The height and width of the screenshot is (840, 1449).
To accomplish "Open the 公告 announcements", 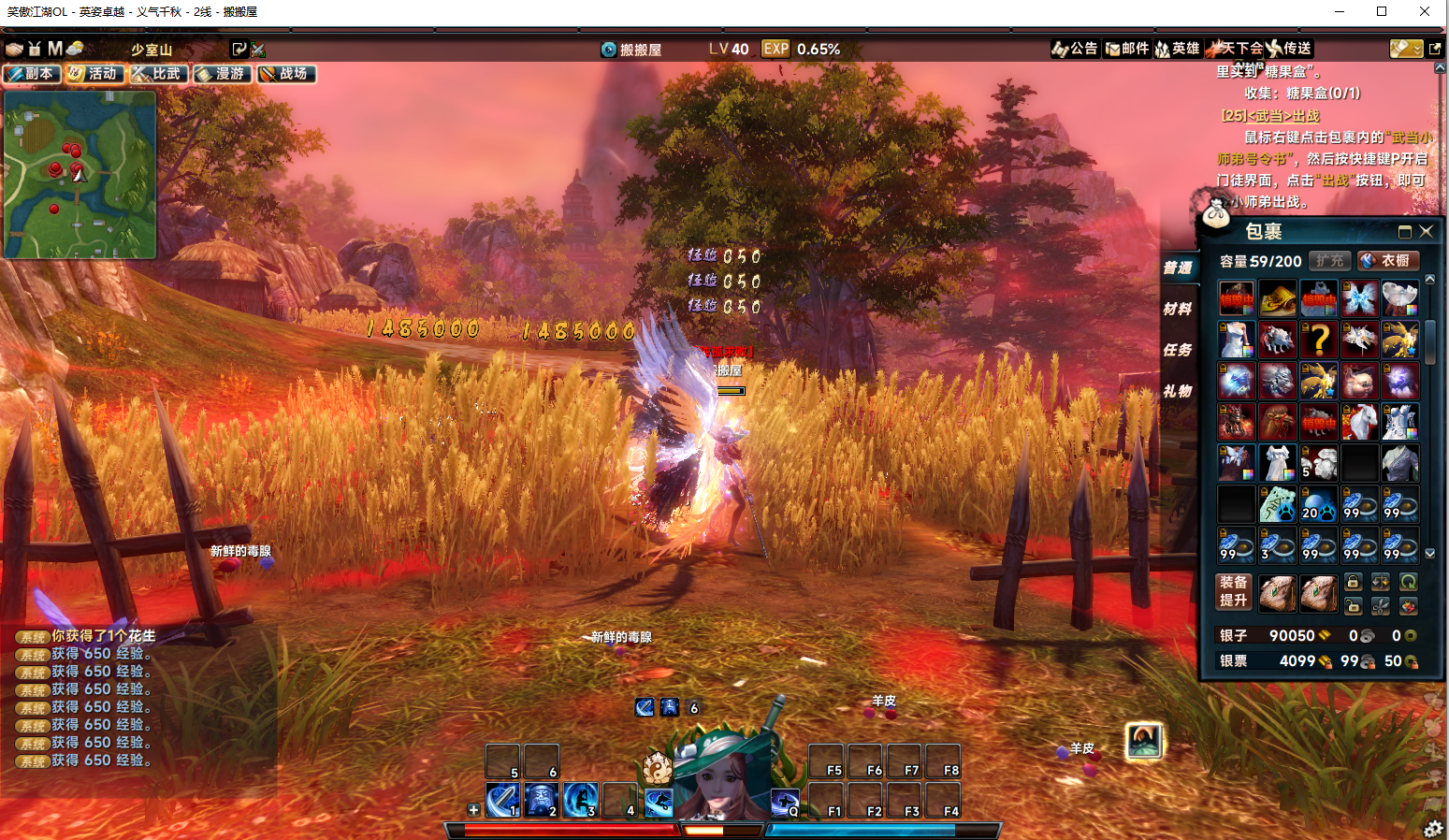I will (1075, 49).
